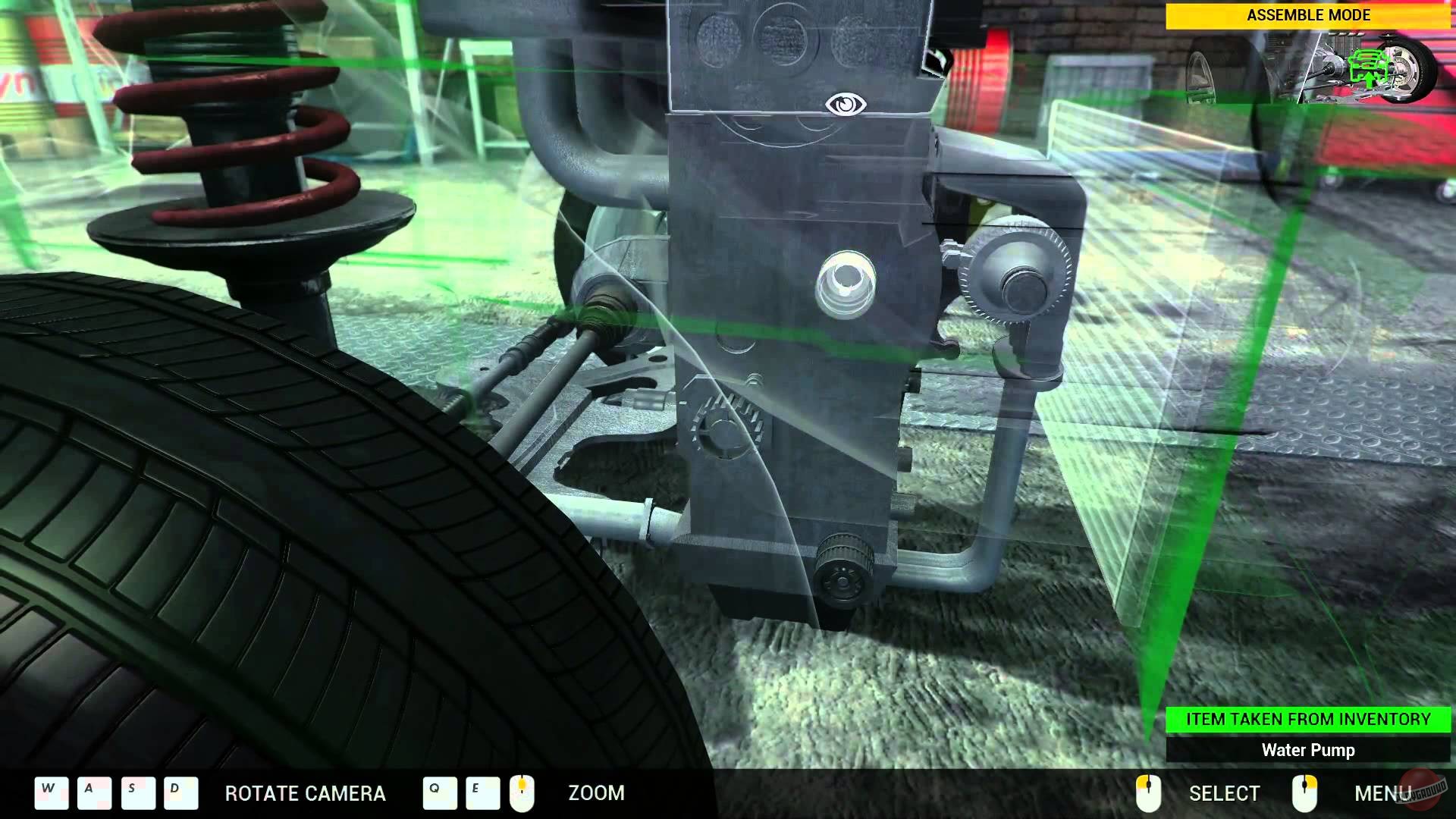
Task: Click the left mouse button SELECT icon
Action: pyautogui.click(x=1150, y=793)
